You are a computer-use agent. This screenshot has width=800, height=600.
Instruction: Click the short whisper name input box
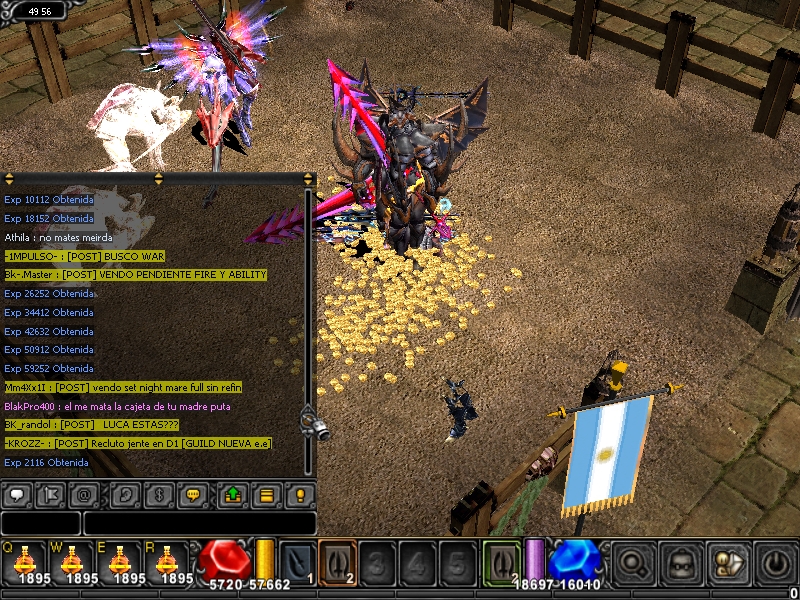point(40,523)
